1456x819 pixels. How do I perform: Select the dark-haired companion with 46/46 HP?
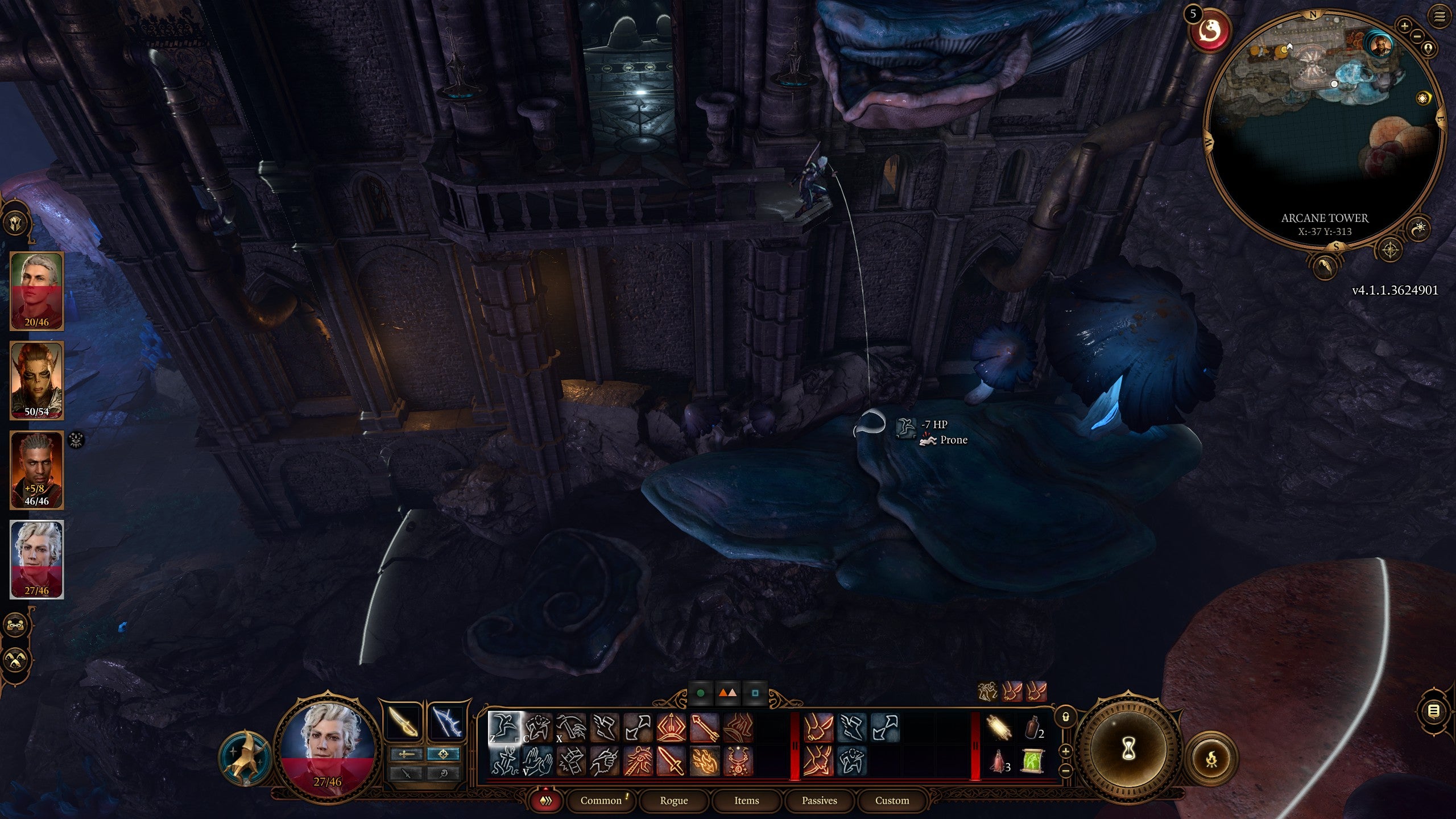point(37,469)
